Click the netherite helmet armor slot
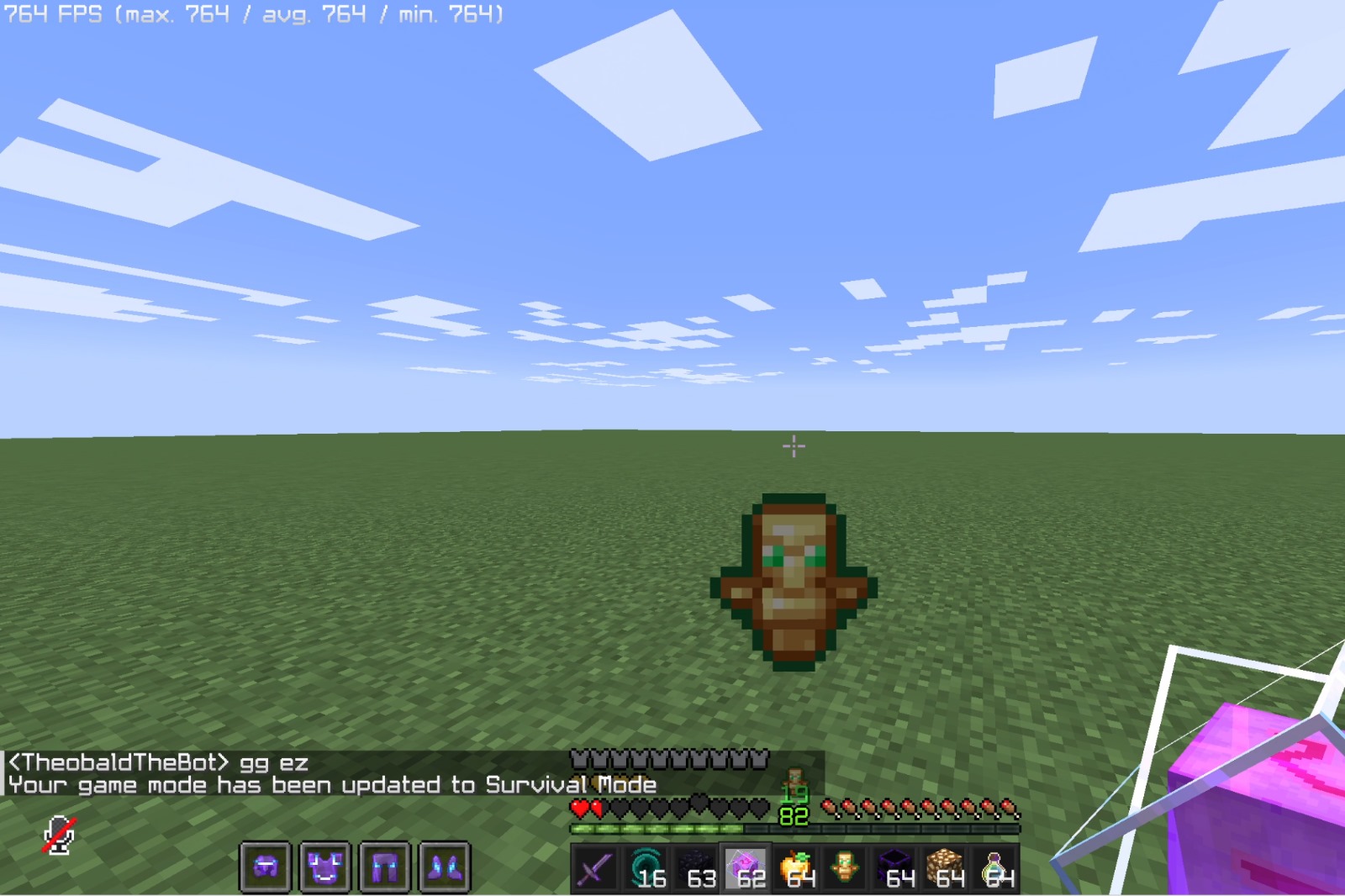The width and height of the screenshot is (1345, 896). click(x=265, y=872)
